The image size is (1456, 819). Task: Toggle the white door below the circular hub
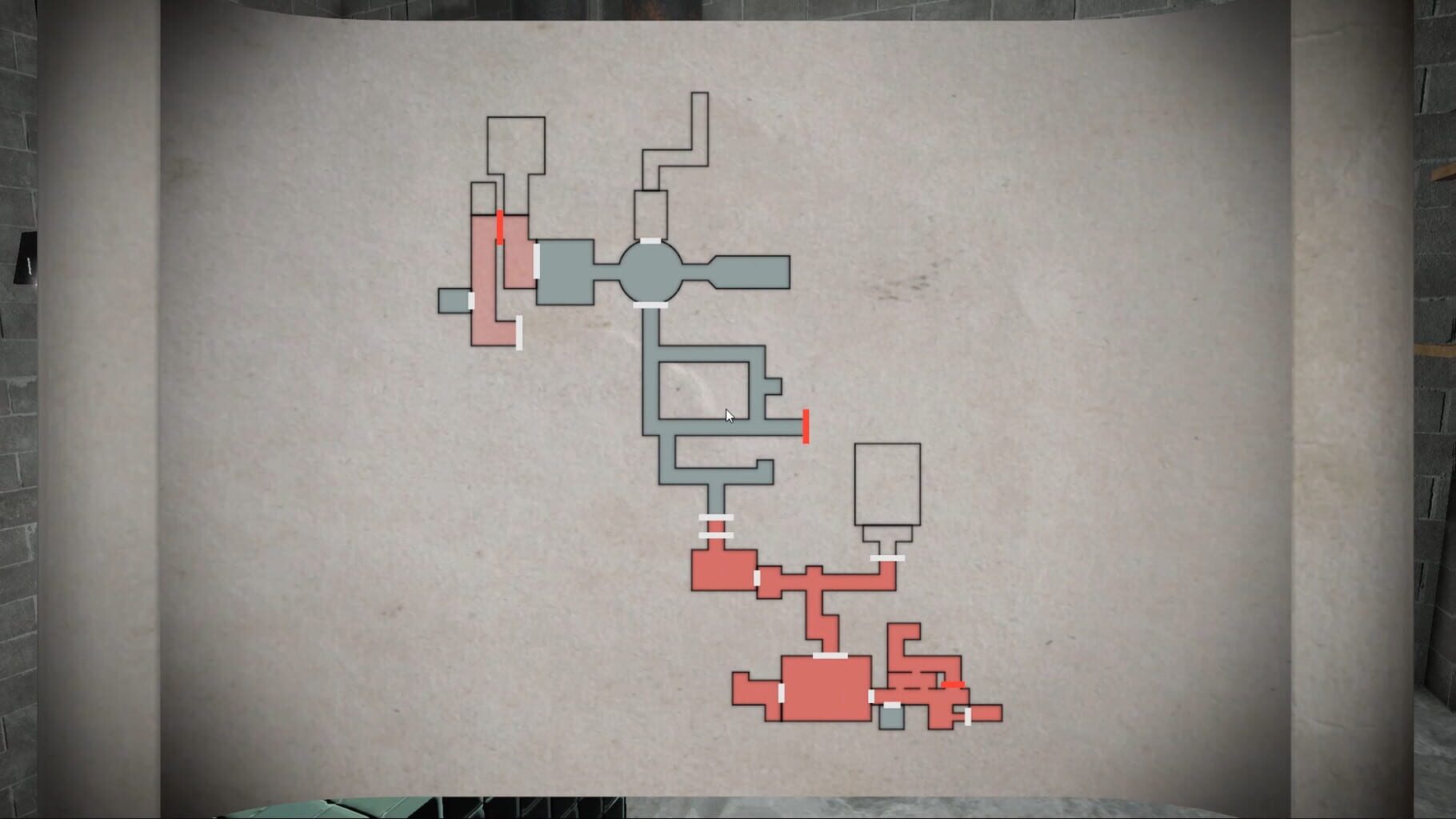pos(650,305)
